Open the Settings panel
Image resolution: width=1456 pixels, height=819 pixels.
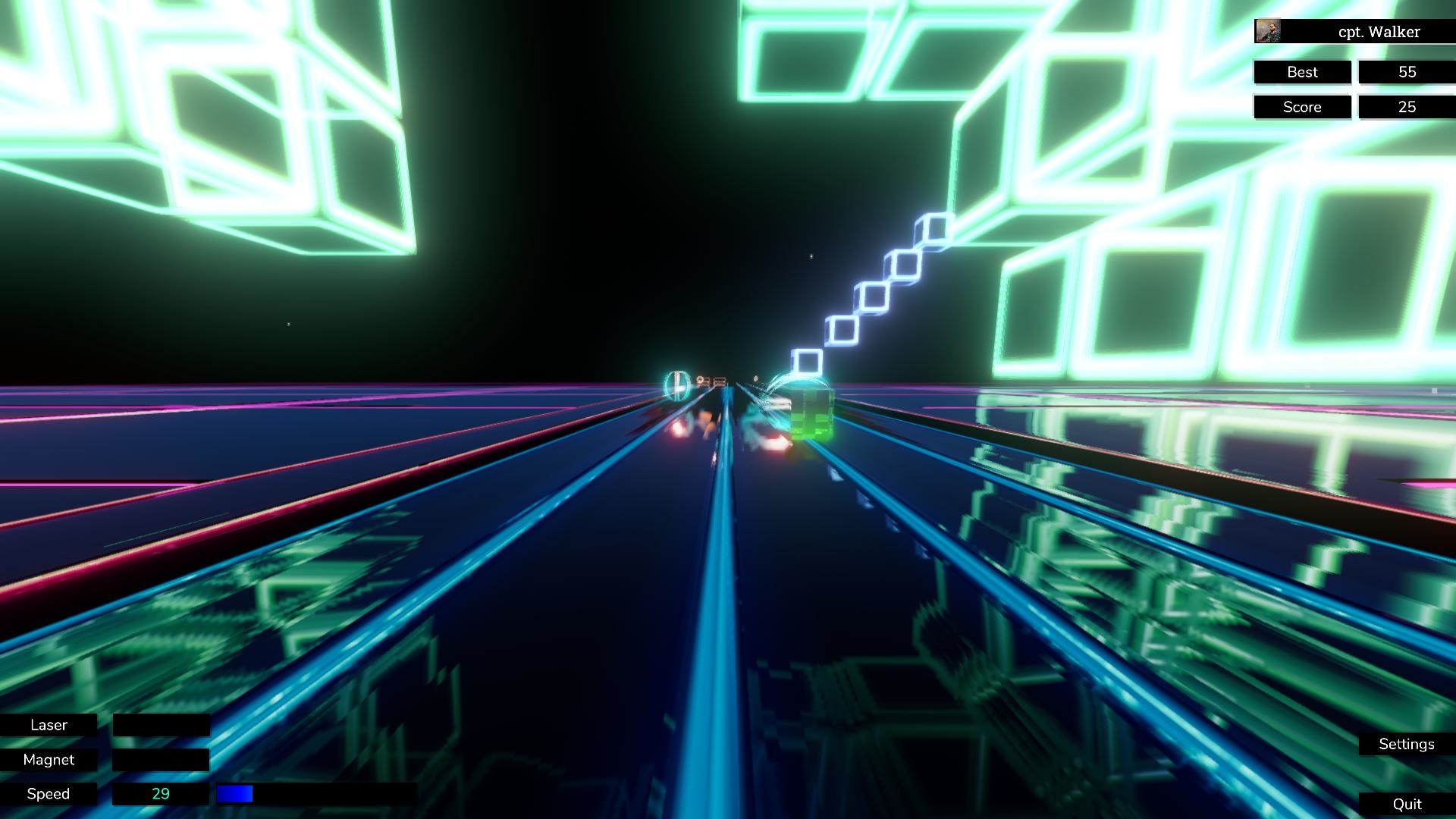tap(1407, 744)
